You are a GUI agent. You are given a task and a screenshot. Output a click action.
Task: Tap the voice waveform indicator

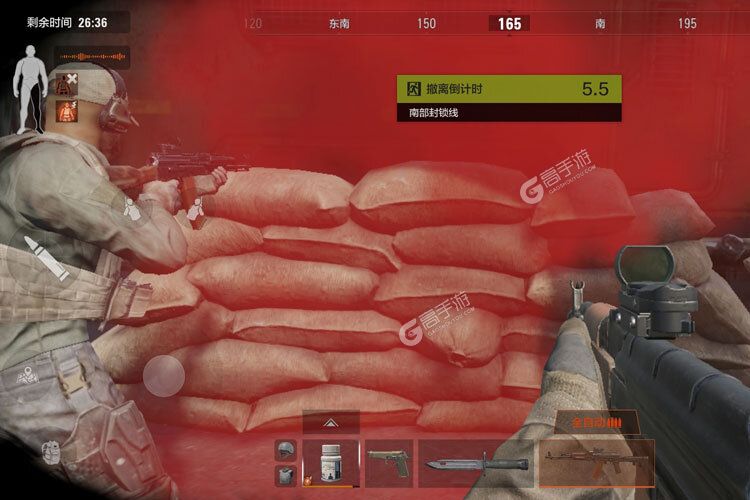point(93,56)
